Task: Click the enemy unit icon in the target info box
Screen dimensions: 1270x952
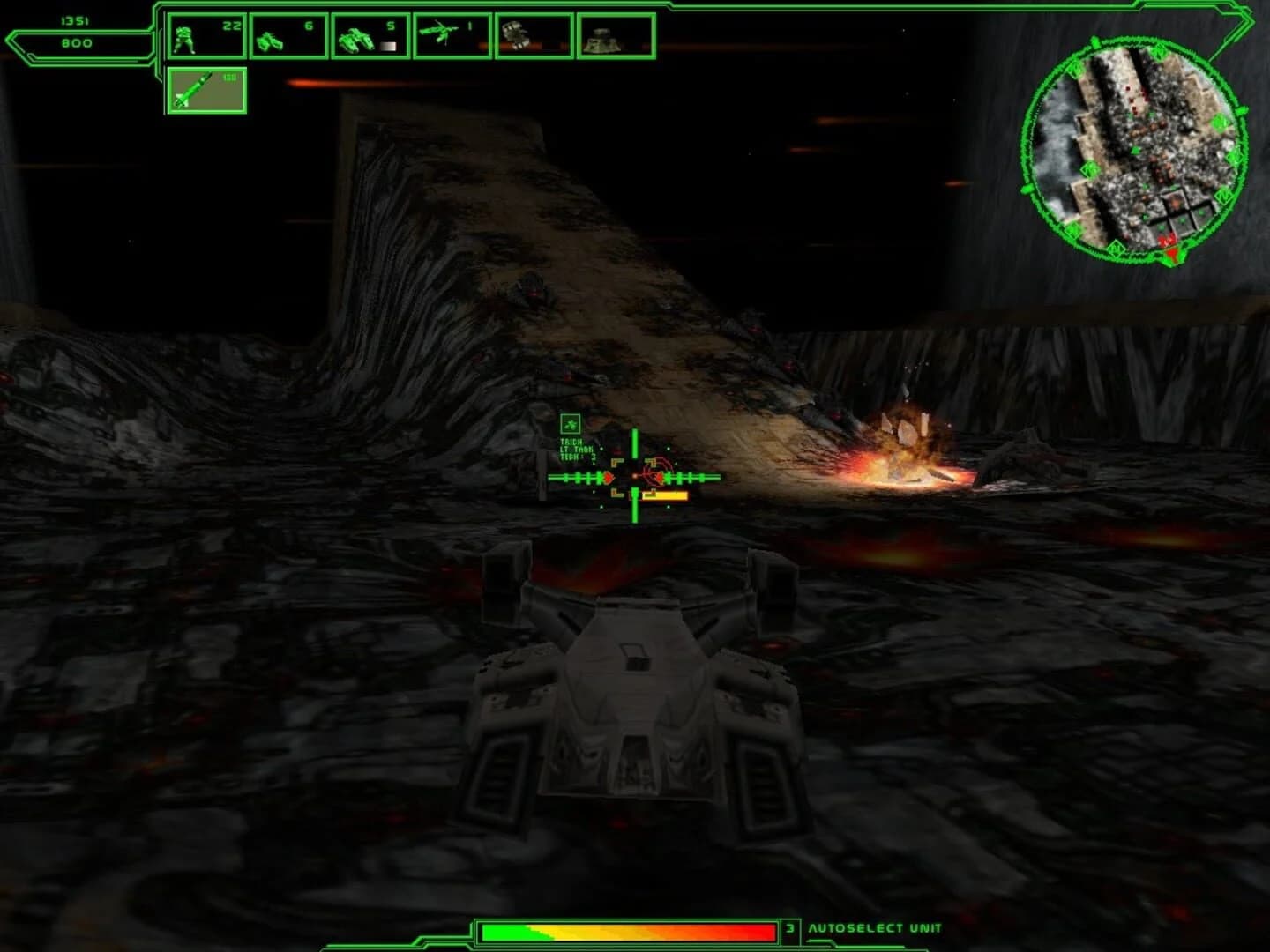Action: [x=571, y=423]
